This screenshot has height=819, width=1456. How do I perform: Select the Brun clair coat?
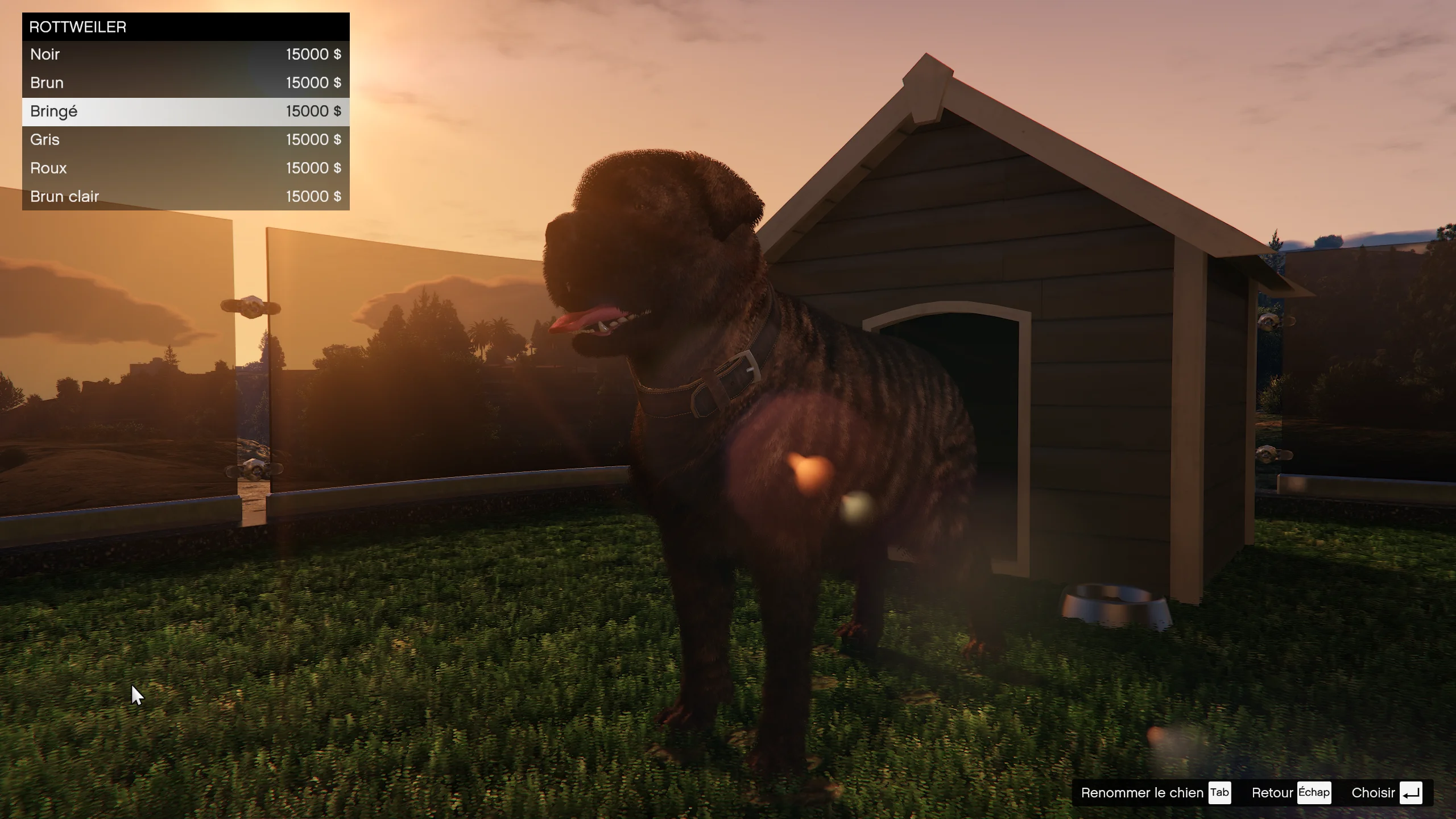pos(185,197)
